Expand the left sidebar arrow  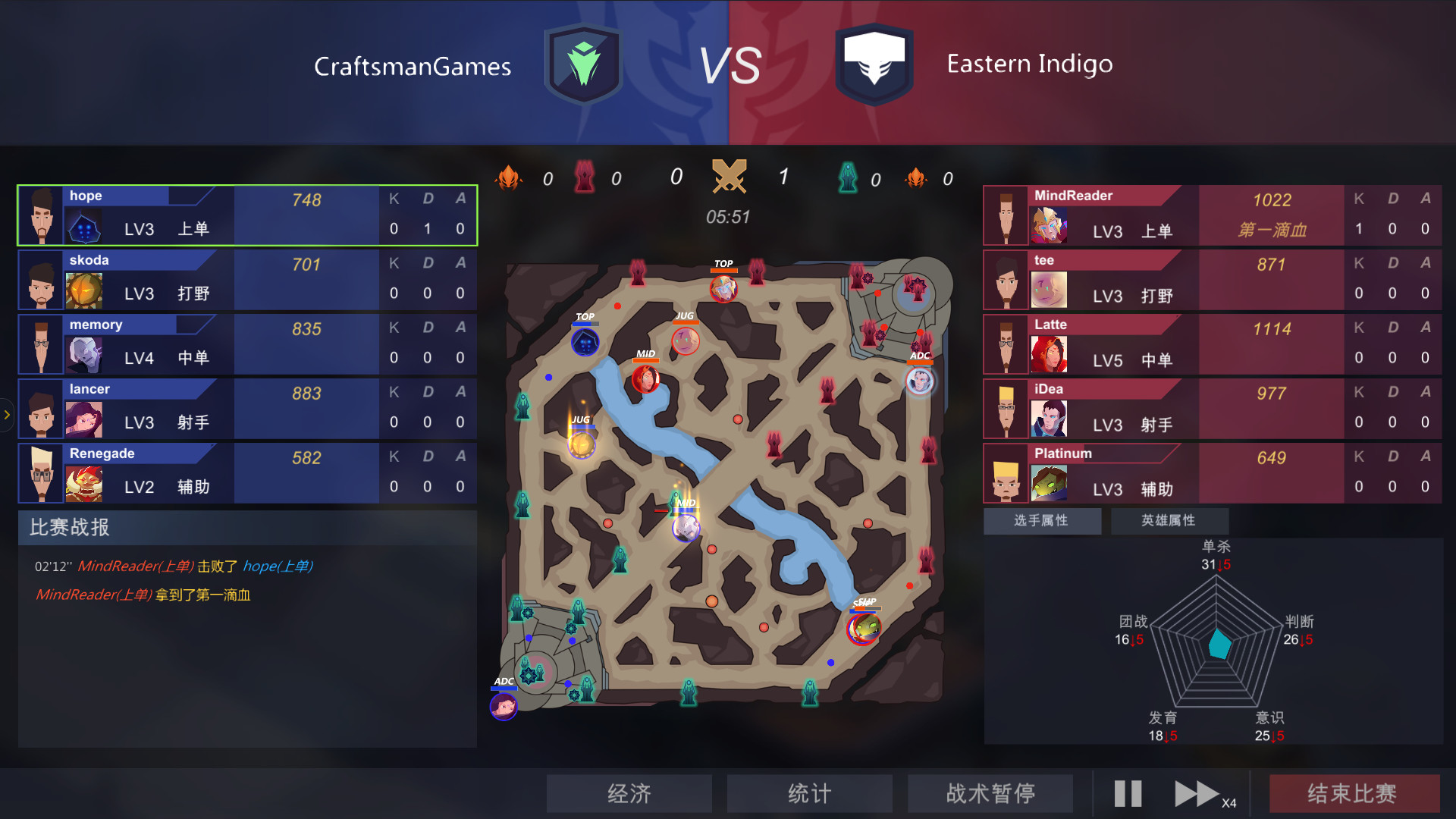click(7, 414)
